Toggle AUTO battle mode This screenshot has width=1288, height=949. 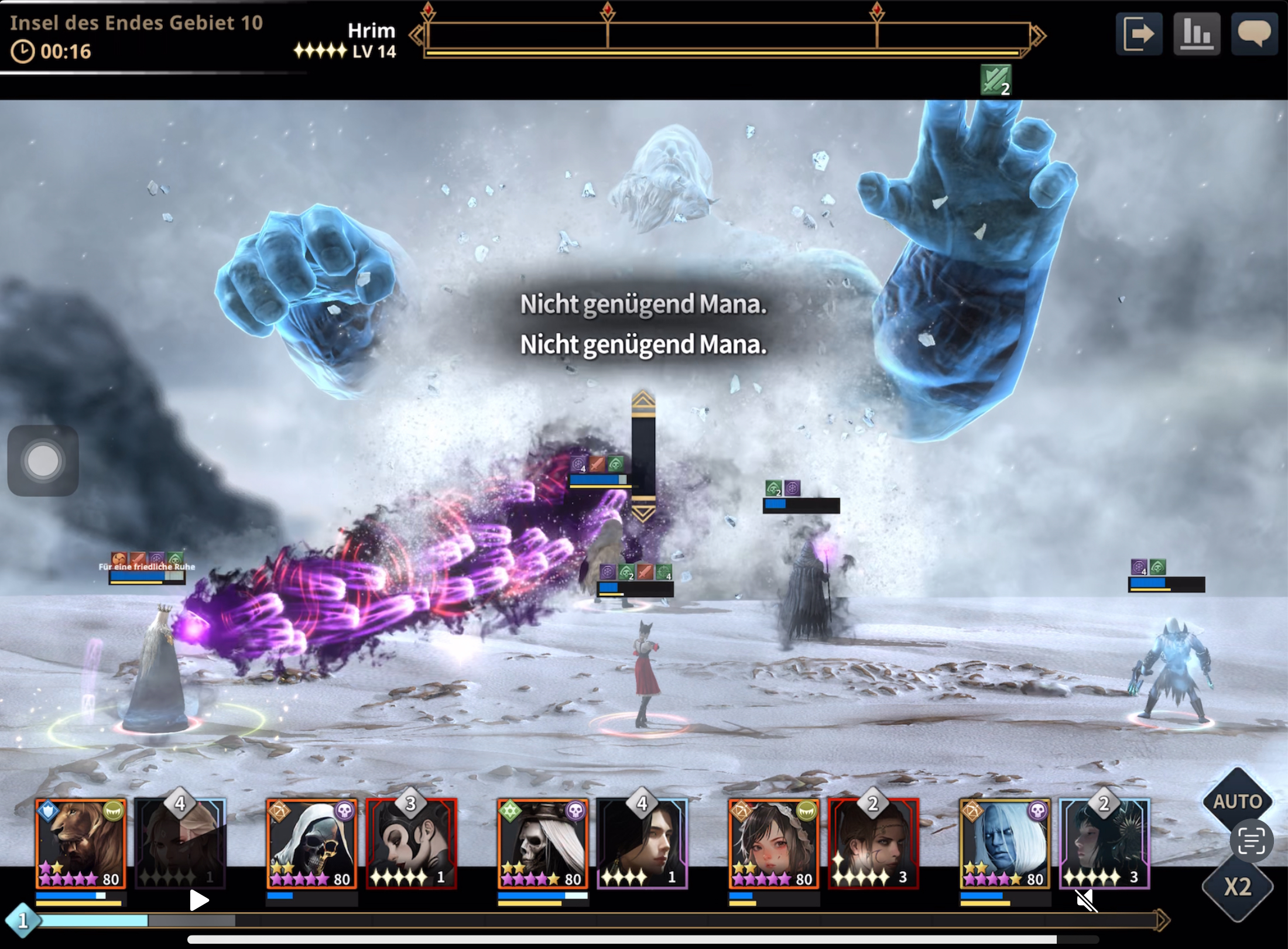click(x=1237, y=801)
